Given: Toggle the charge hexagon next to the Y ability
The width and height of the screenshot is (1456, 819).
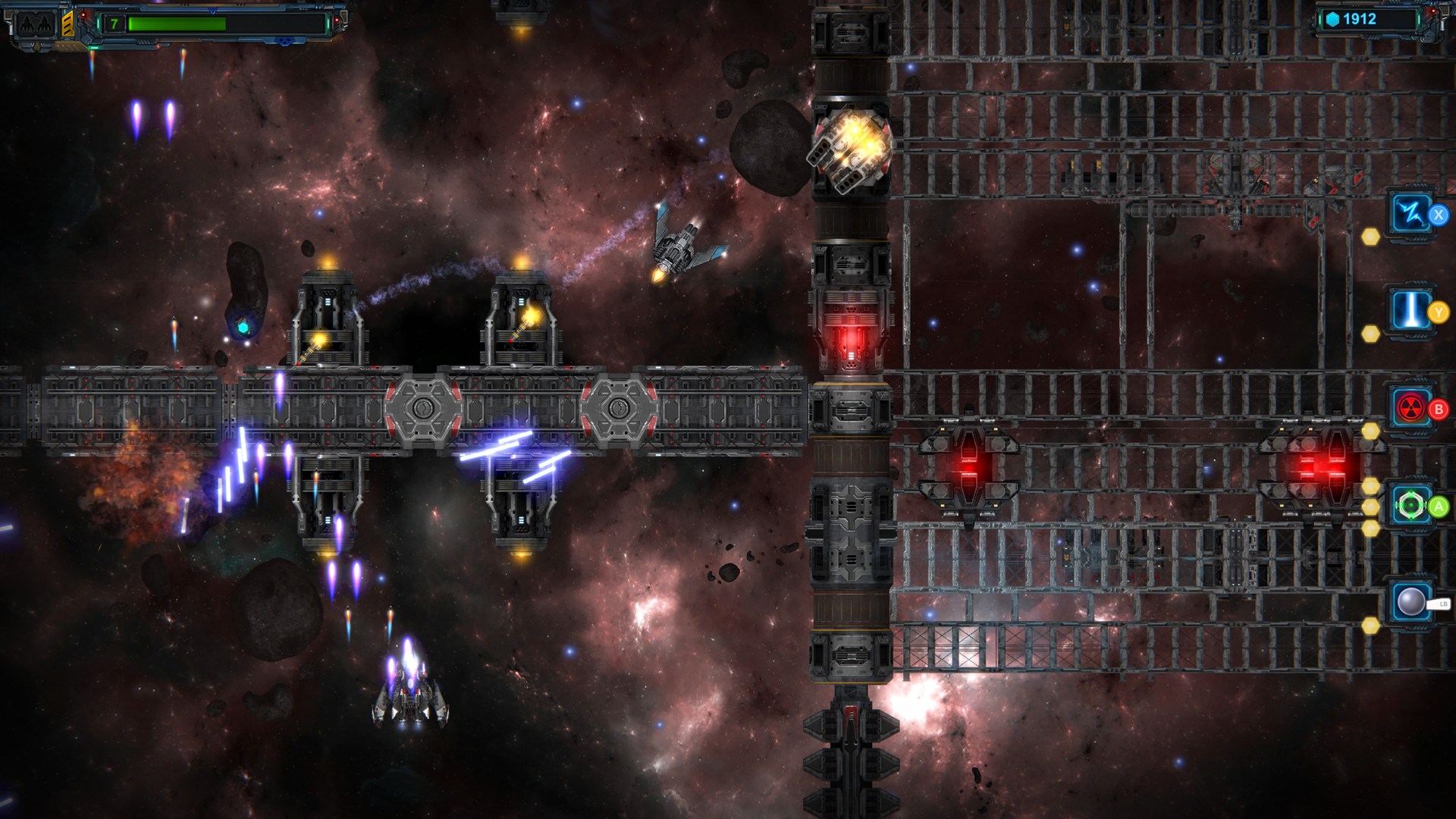Looking at the screenshot, I should pos(1370,332).
